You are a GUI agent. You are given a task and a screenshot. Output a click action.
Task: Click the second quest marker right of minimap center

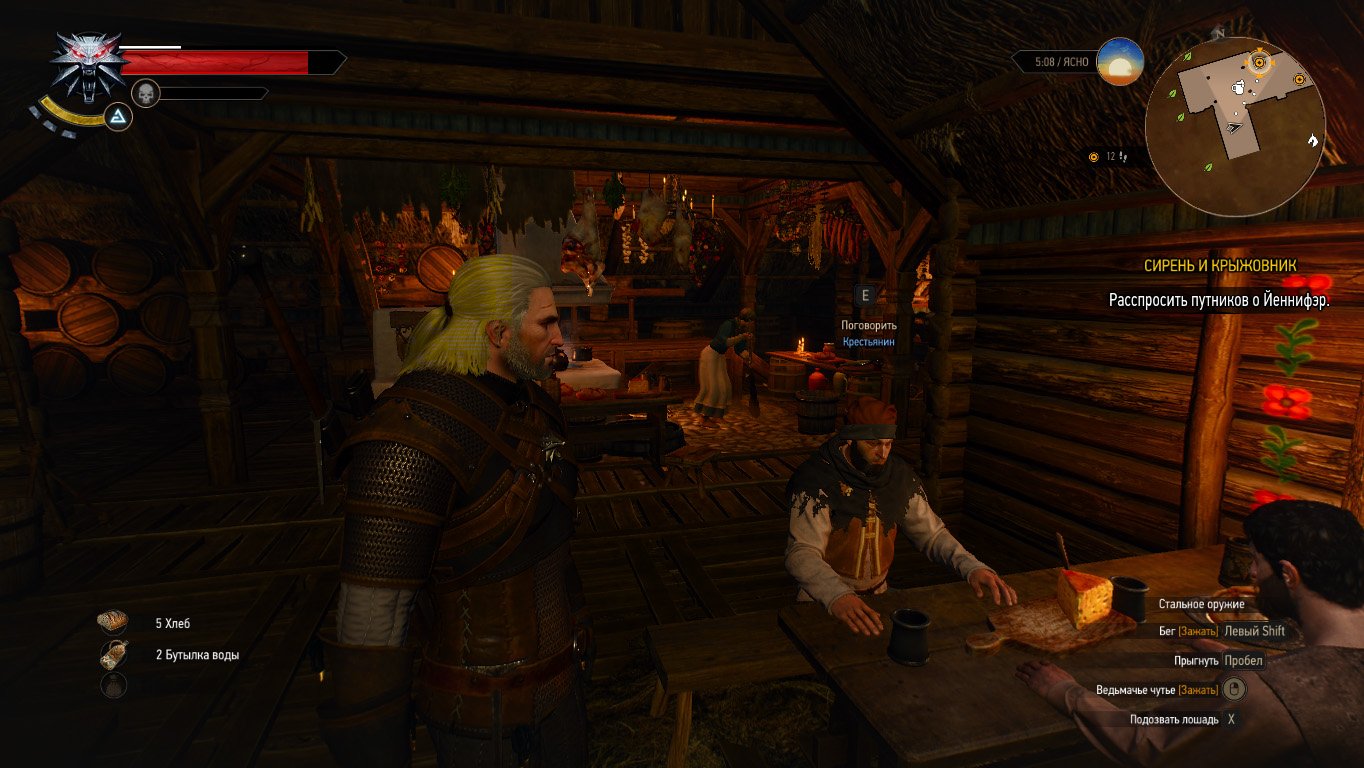point(1300,79)
